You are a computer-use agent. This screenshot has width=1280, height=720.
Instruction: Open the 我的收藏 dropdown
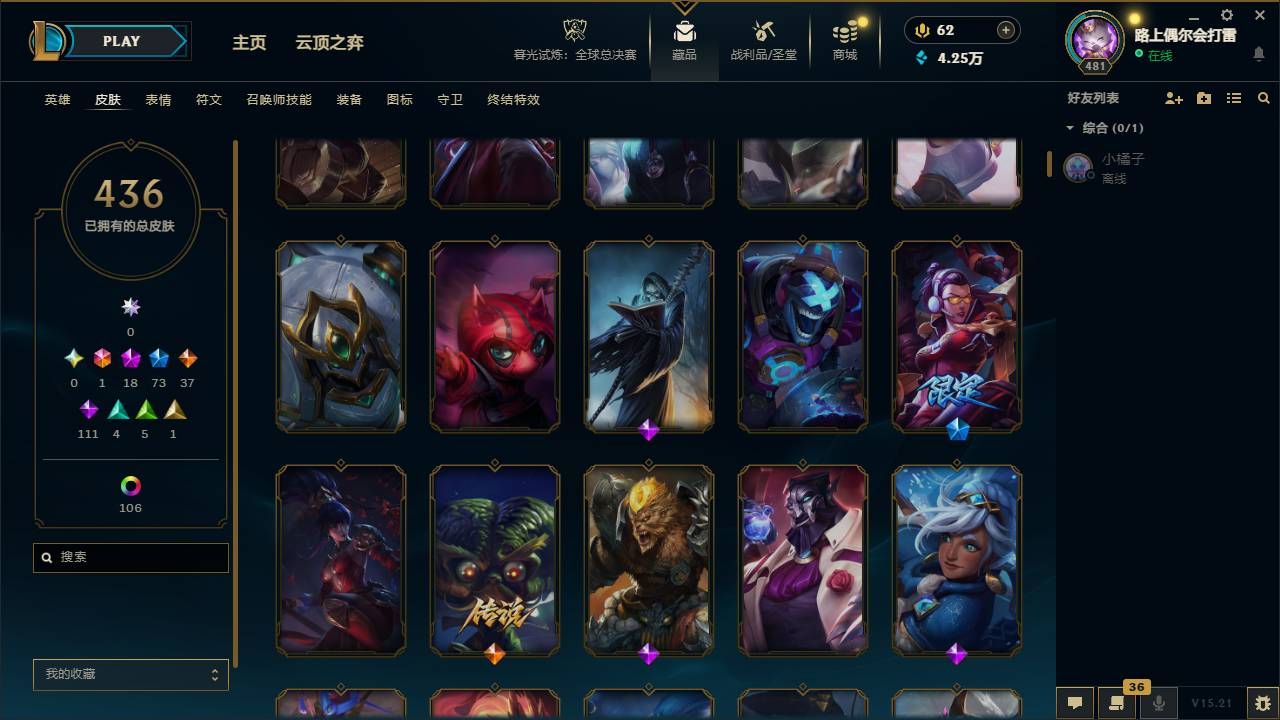click(130, 674)
